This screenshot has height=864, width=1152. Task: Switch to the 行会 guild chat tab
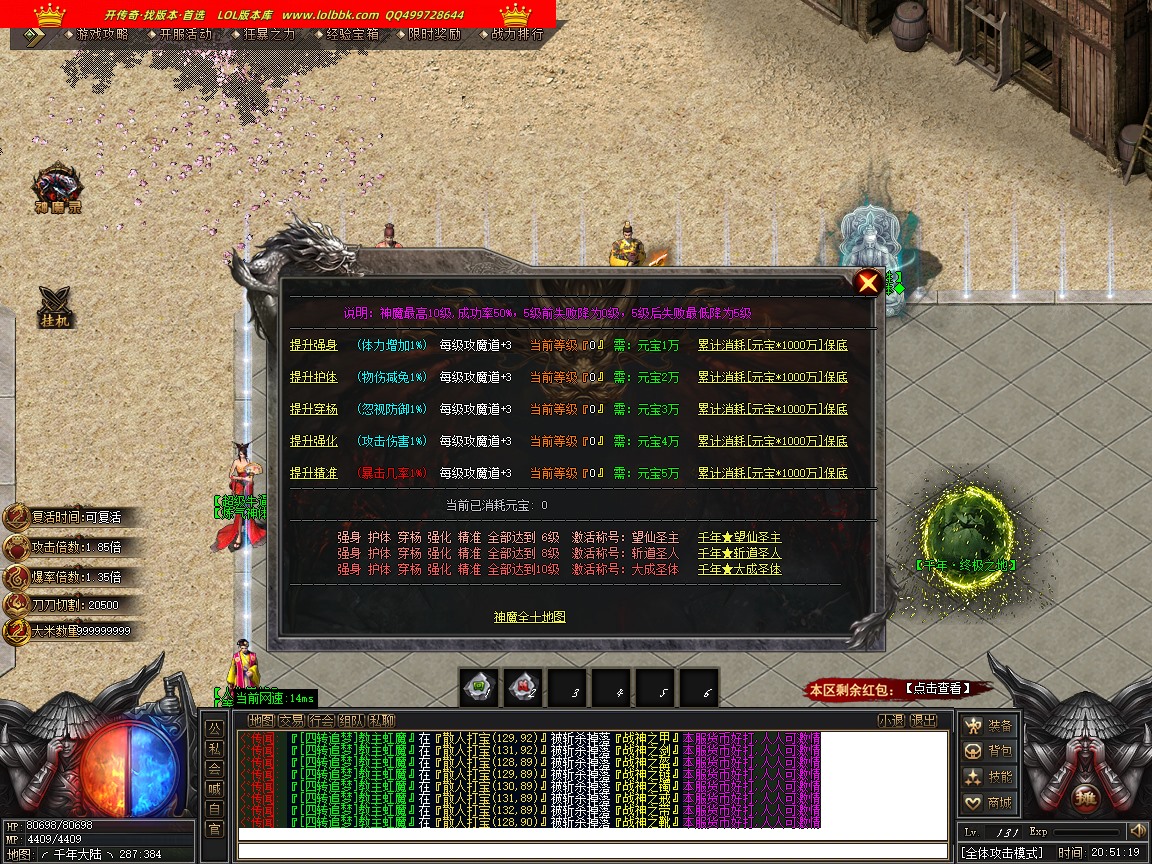321,720
